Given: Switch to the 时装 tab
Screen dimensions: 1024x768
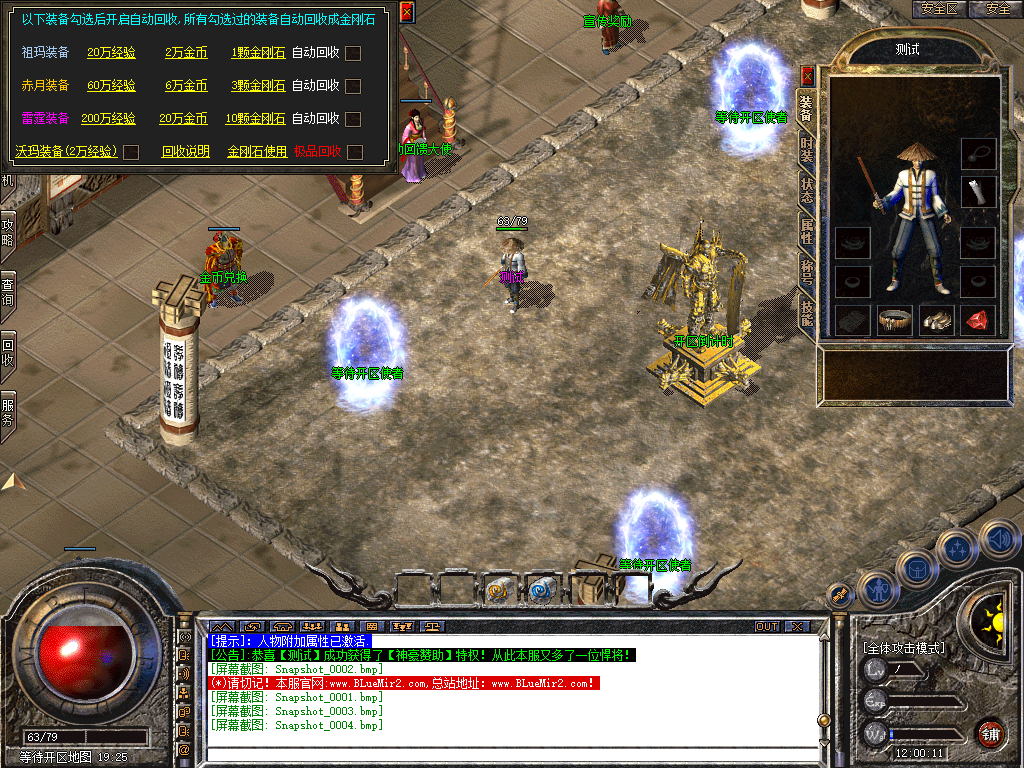Looking at the screenshot, I should click(x=807, y=149).
